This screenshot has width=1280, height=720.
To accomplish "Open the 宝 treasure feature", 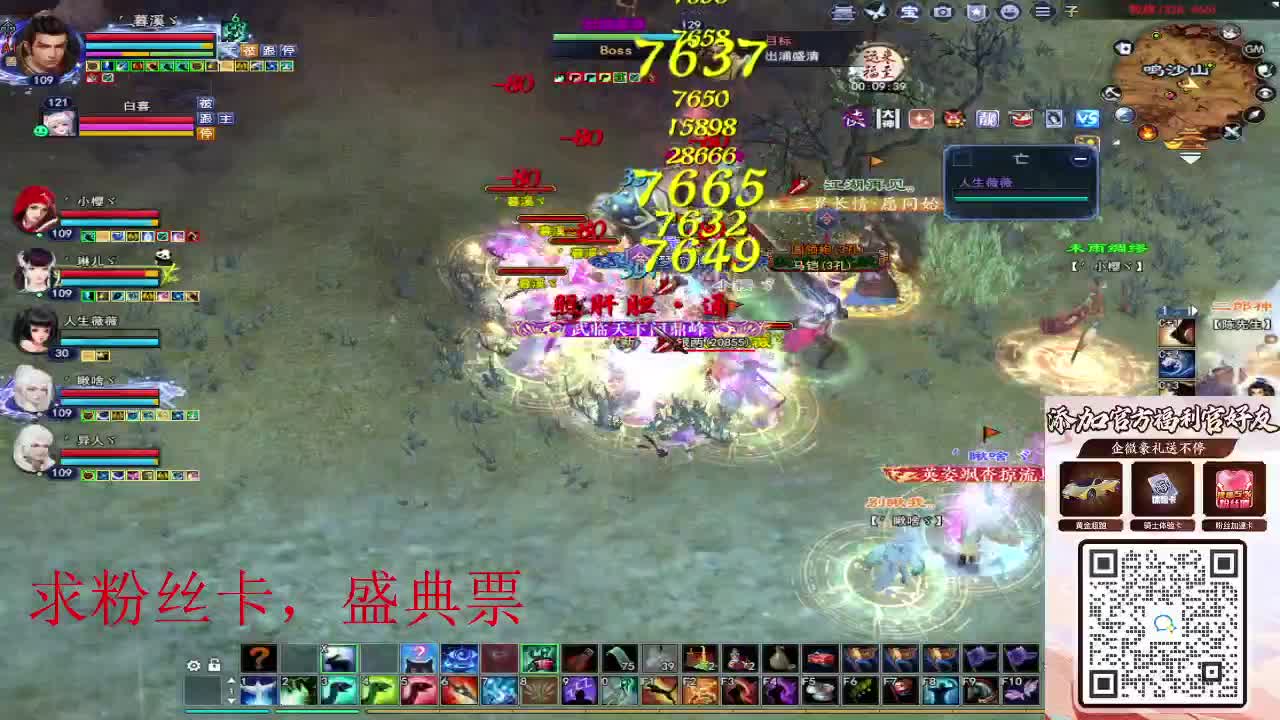I will 907,12.
